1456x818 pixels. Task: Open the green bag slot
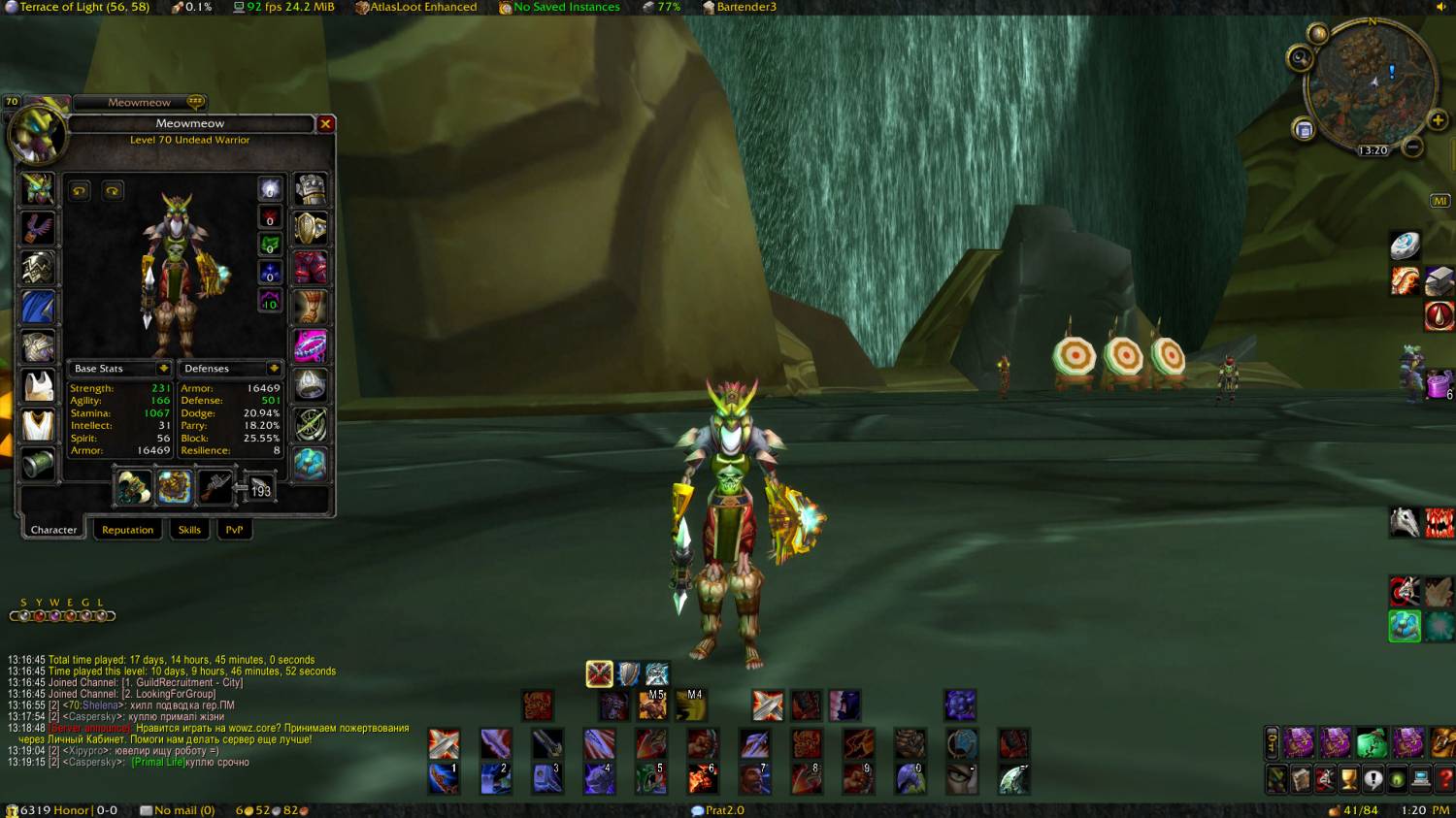(1371, 743)
